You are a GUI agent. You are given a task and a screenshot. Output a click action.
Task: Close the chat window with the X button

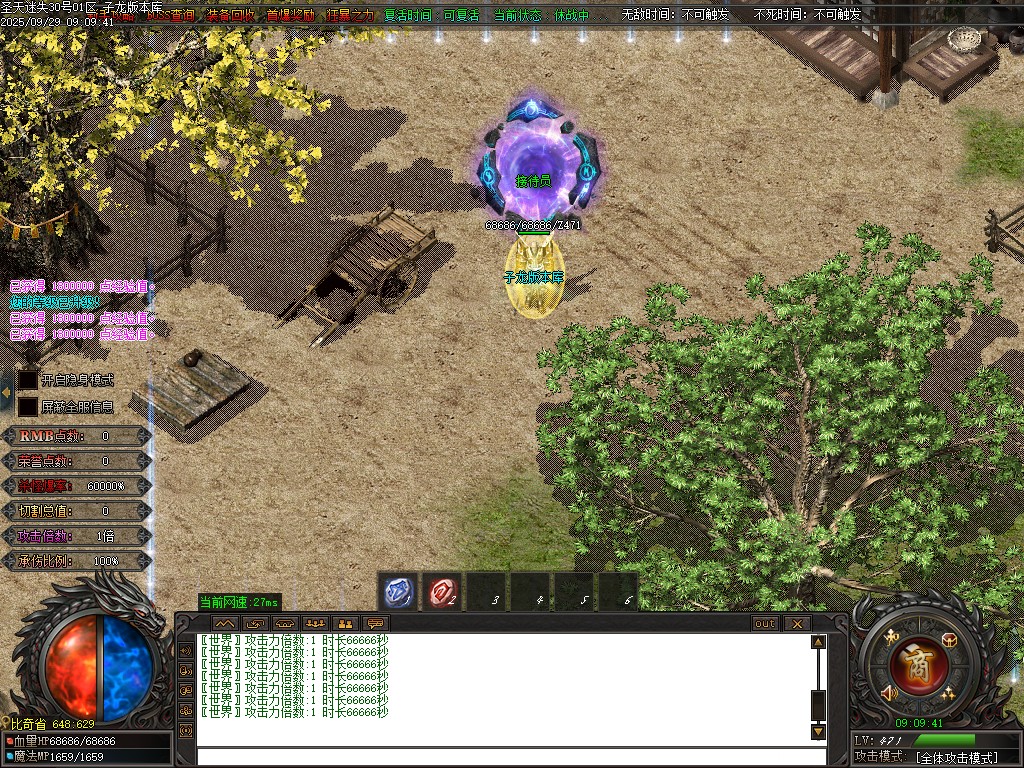pos(796,623)
